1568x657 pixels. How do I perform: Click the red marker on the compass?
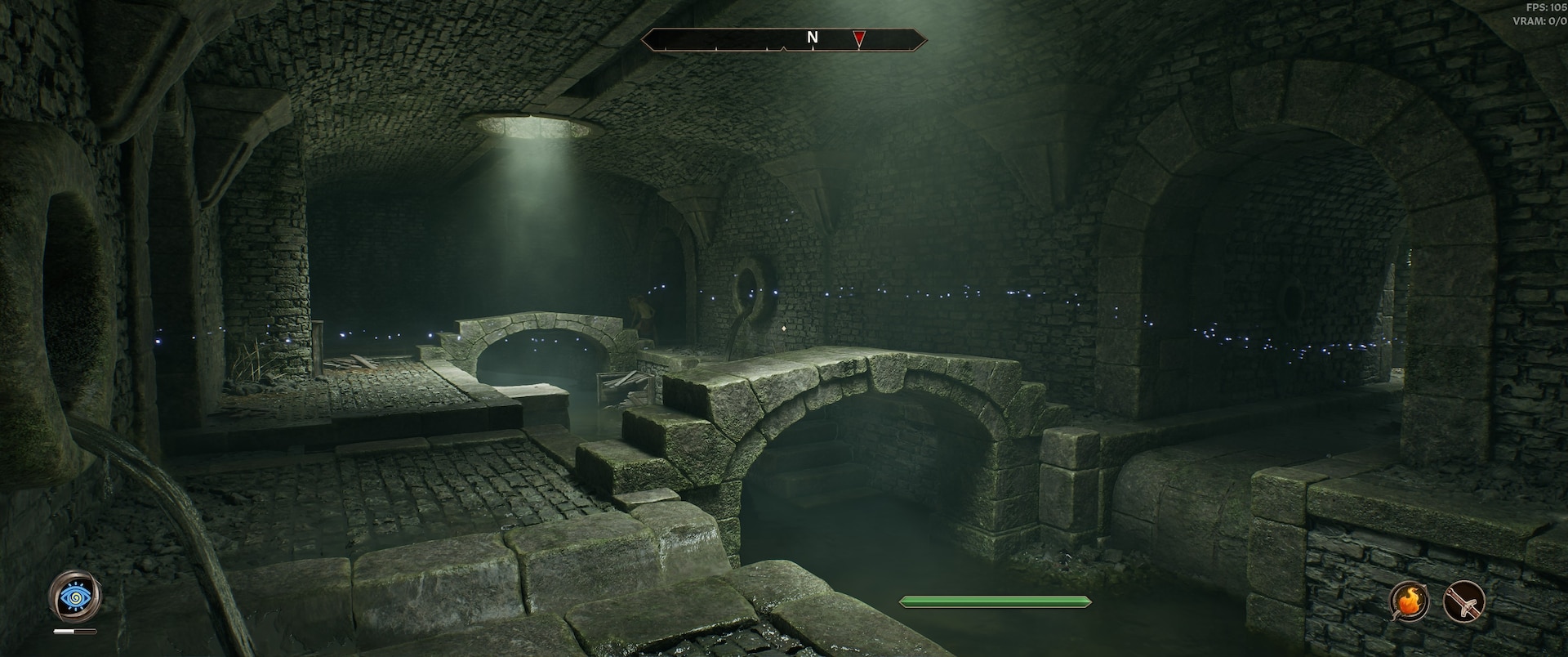point(858,38)
